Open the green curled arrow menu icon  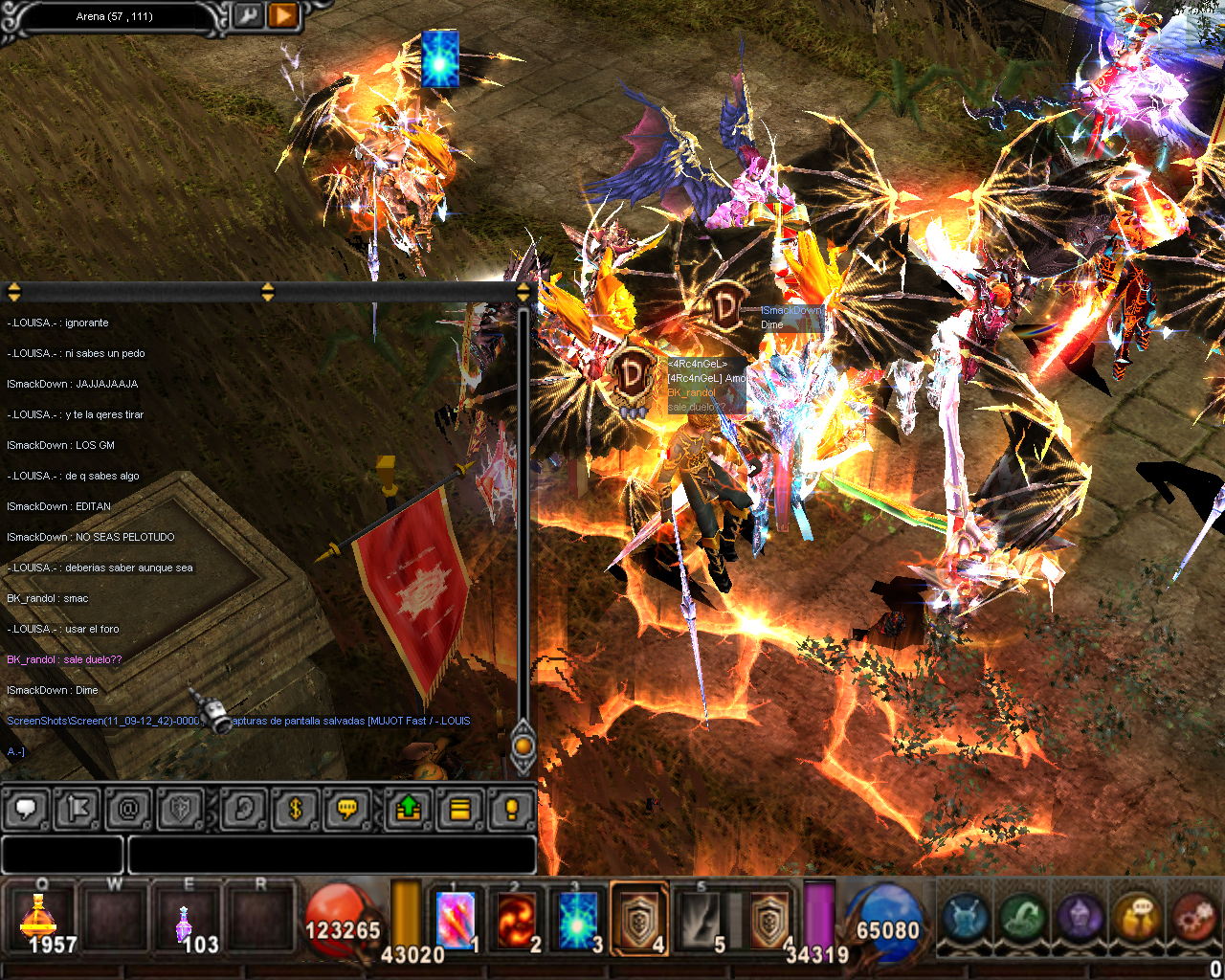point(1023,917)
